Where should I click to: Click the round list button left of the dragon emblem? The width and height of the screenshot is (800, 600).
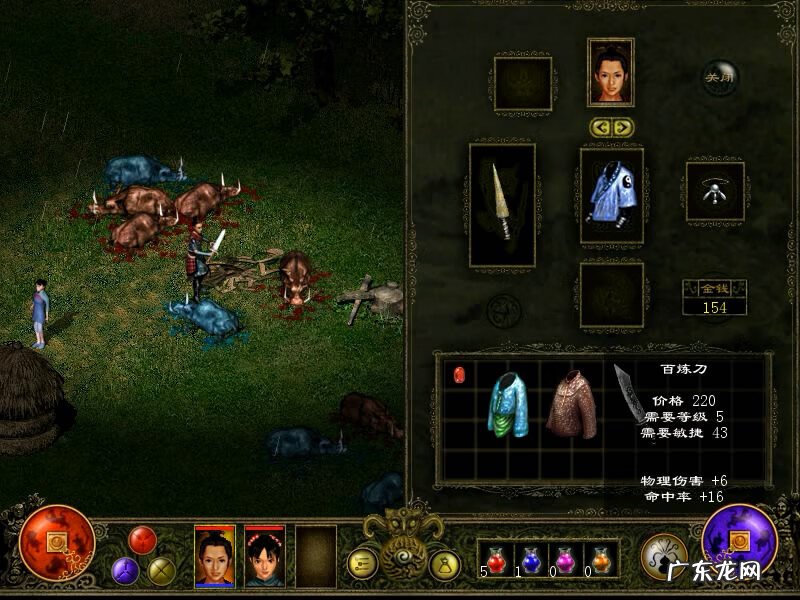pos(362,564)
